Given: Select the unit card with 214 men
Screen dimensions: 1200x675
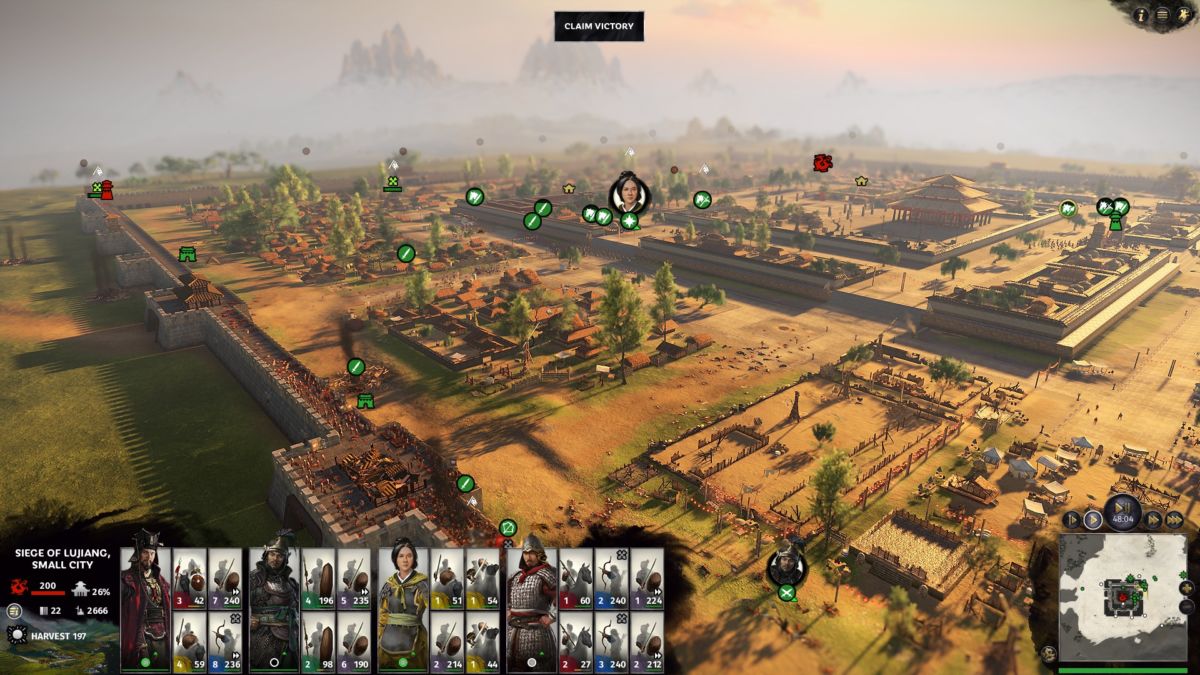Looking at the screenshot, I should 448,640.
